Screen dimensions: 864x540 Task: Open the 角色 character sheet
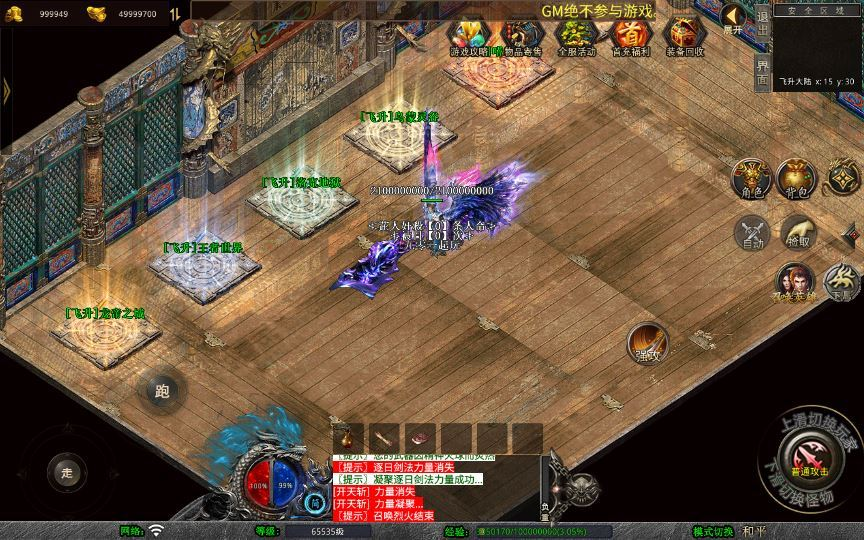pos(751,178)
